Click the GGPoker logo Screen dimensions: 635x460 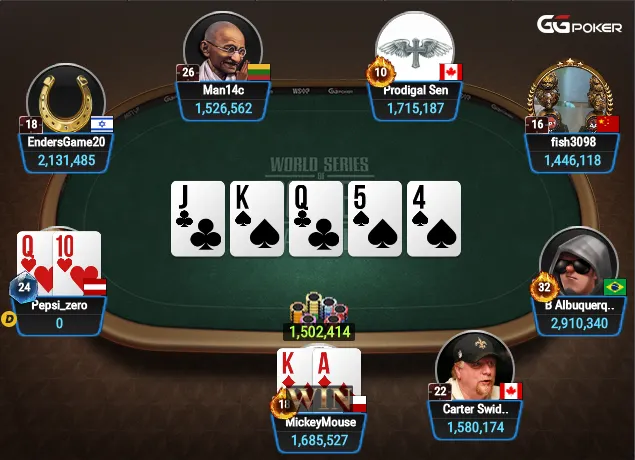click(579, 25)
